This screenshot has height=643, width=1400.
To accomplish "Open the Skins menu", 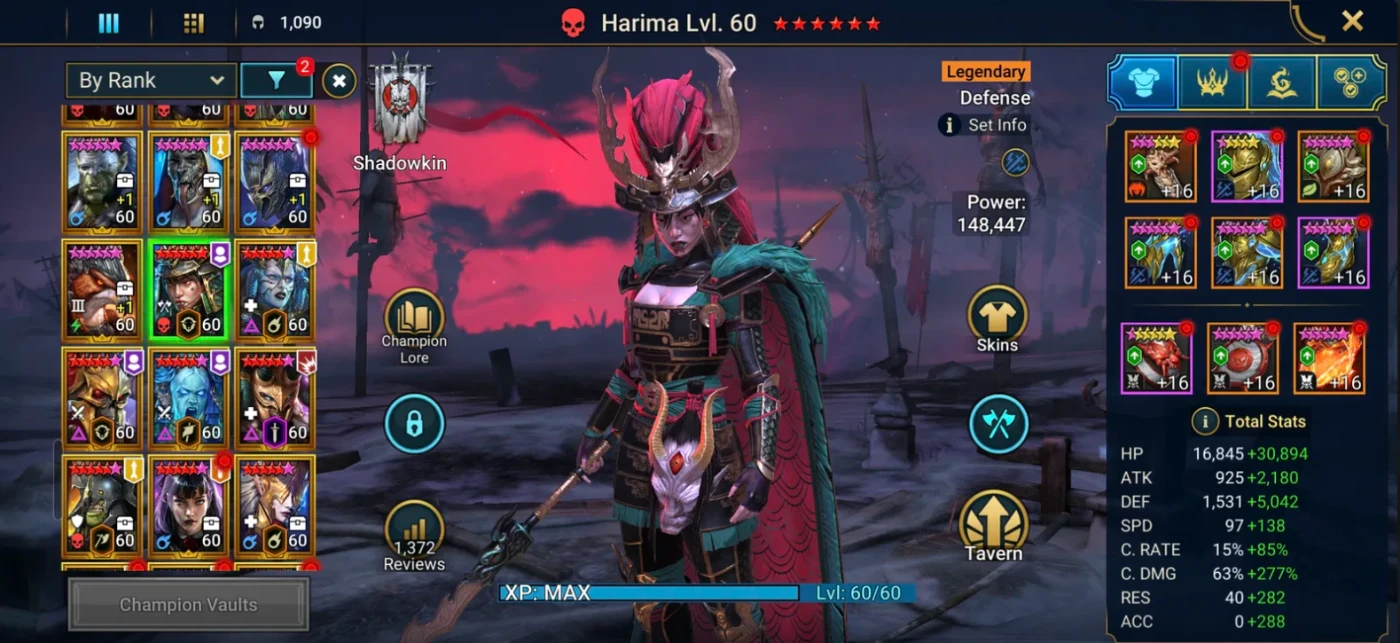I will [x=997, y=315].
